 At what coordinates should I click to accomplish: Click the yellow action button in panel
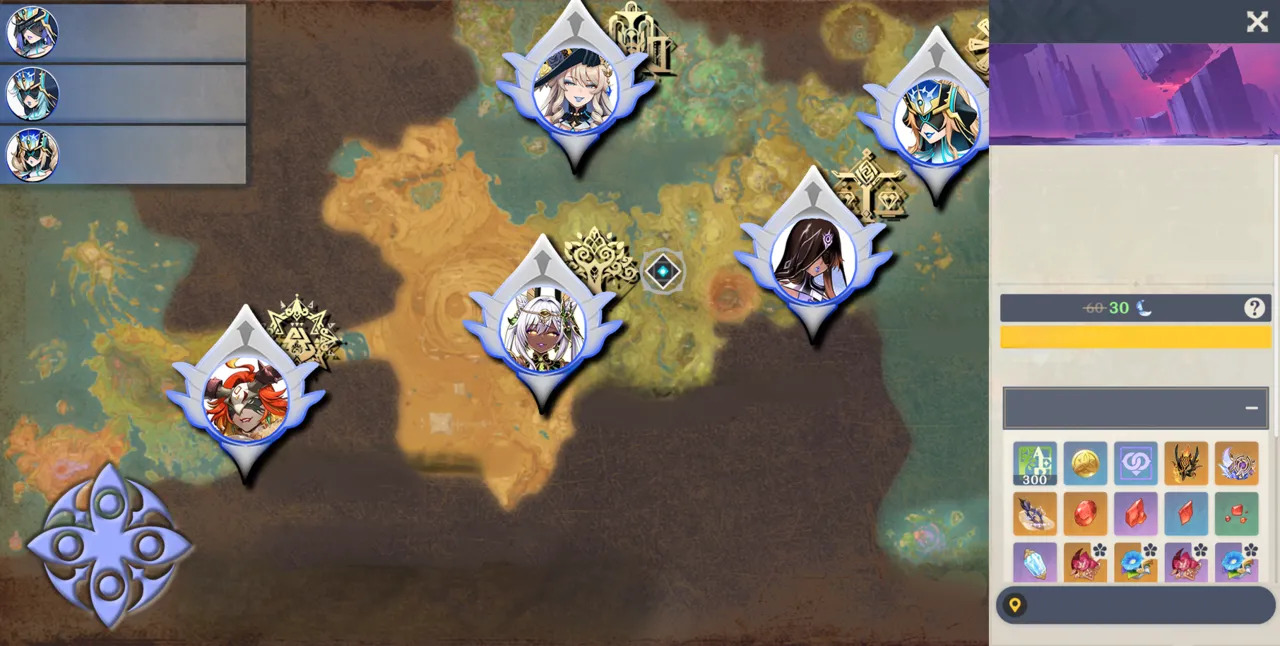[1135, 337]
